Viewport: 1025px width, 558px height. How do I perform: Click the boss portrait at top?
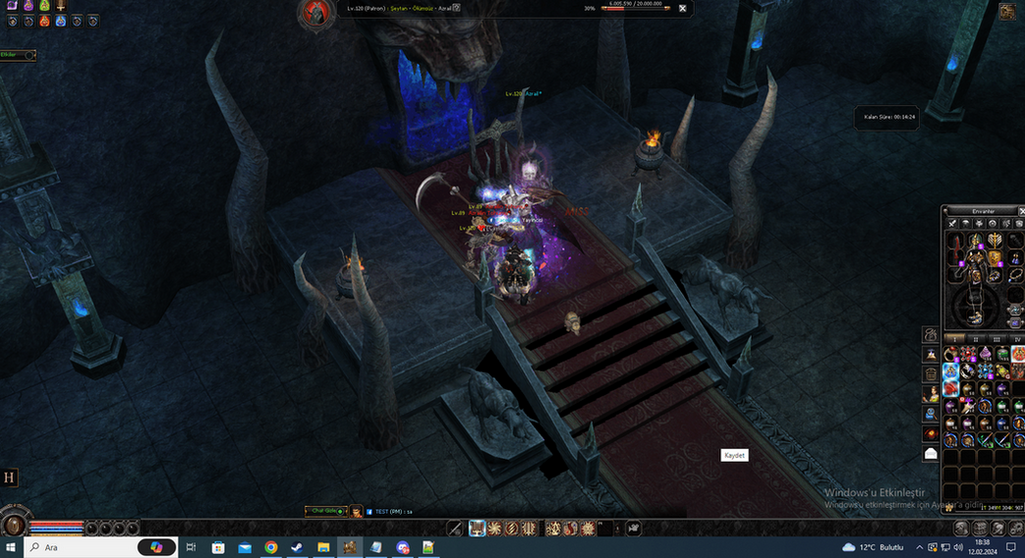pos(316,12)
